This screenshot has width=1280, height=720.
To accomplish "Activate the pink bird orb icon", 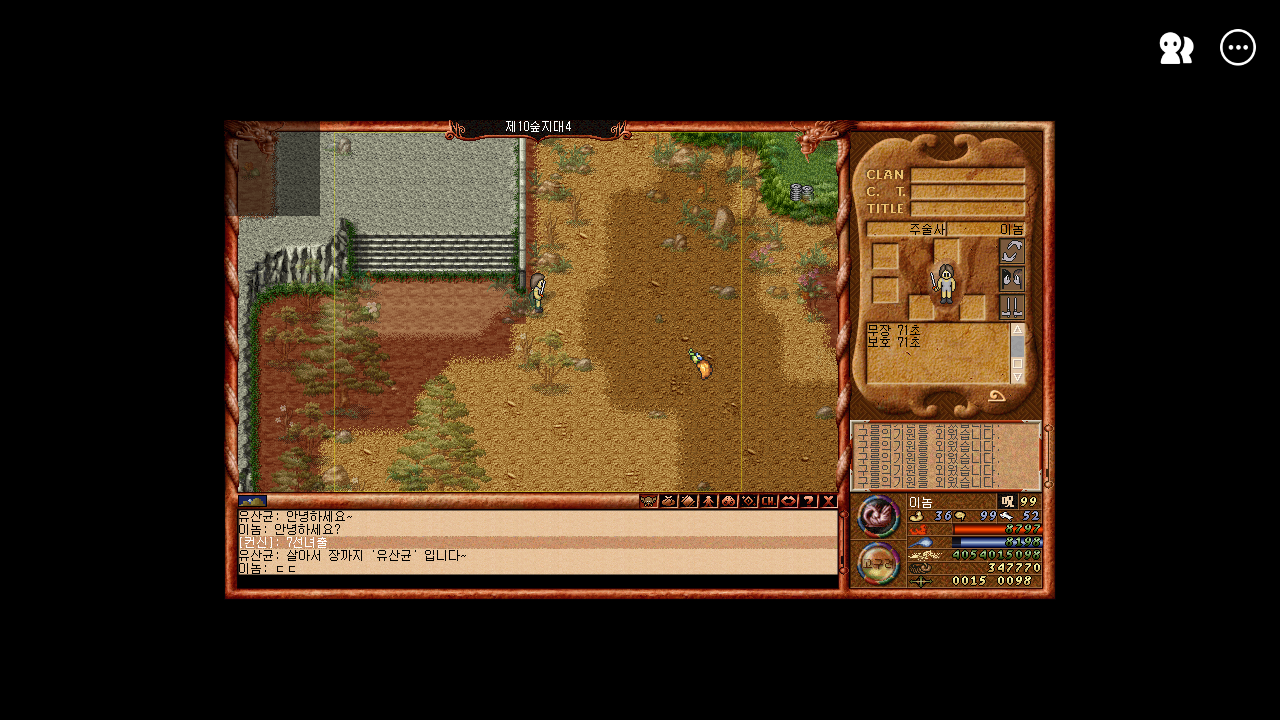I will [879, 516].
